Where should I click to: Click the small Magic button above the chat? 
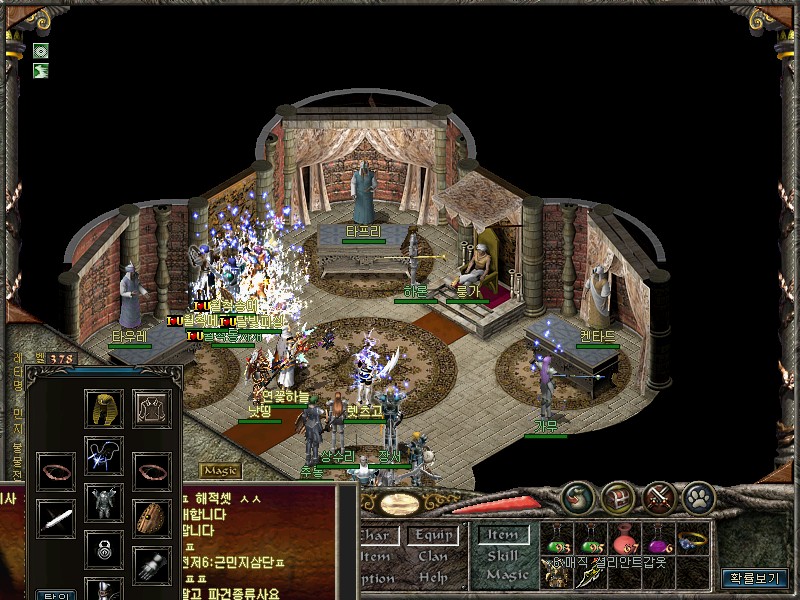(x=220, y=470)
